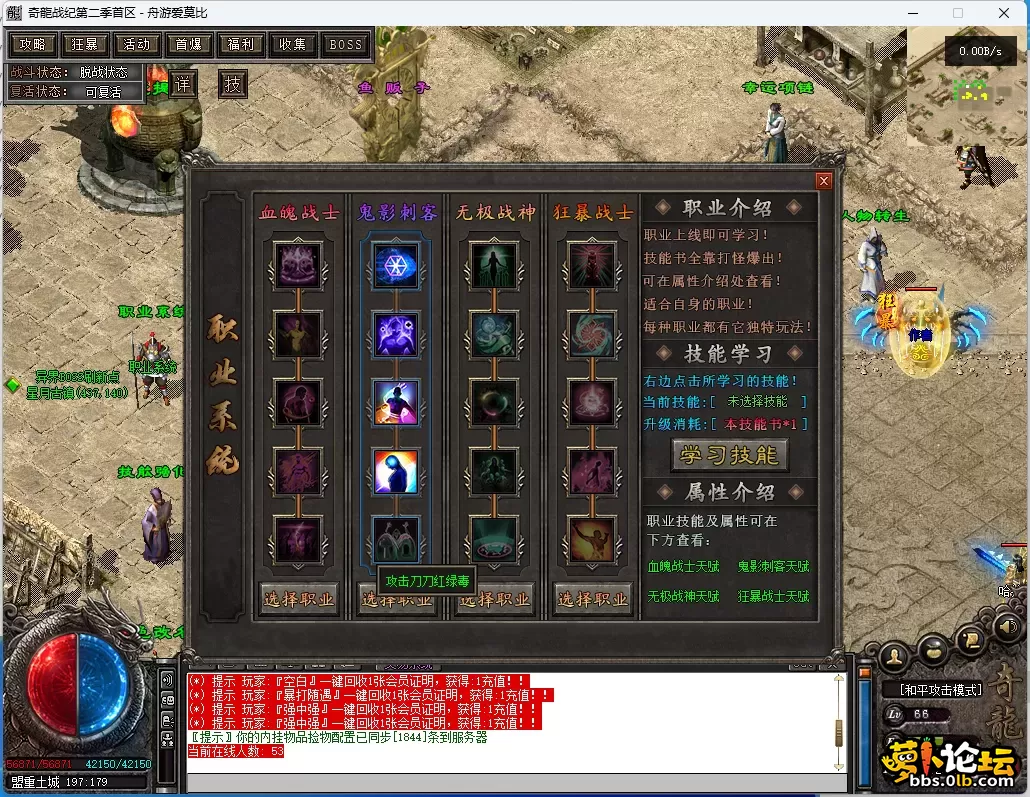Open the BOSS menu button
The image size is (1030, 797).
346,44
